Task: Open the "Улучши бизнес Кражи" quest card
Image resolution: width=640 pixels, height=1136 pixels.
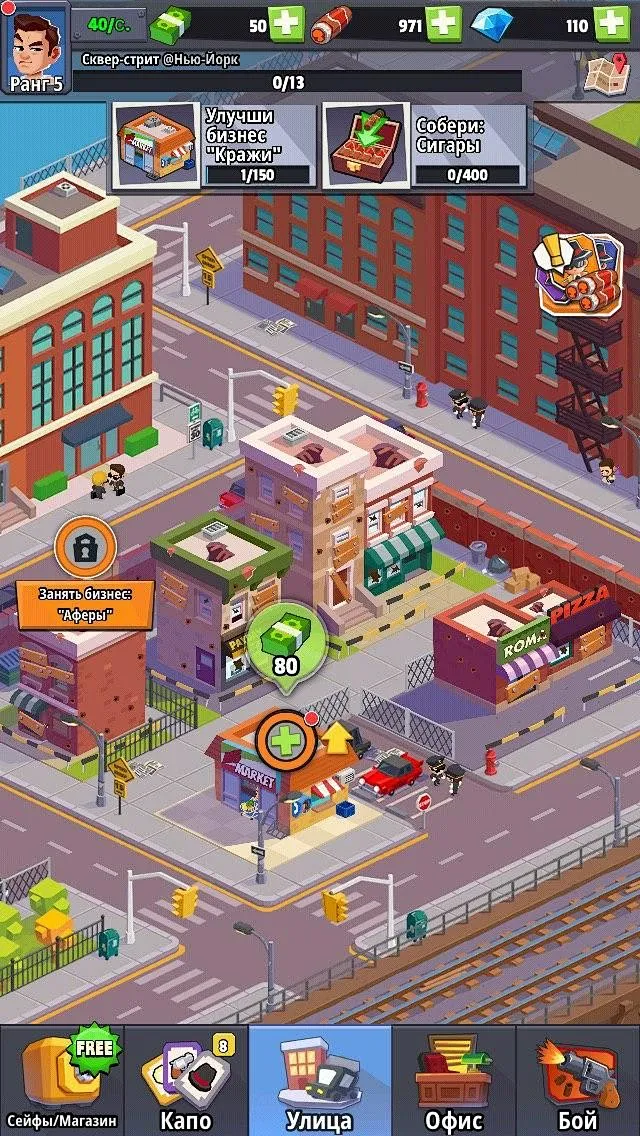Action: coord(213,146)
